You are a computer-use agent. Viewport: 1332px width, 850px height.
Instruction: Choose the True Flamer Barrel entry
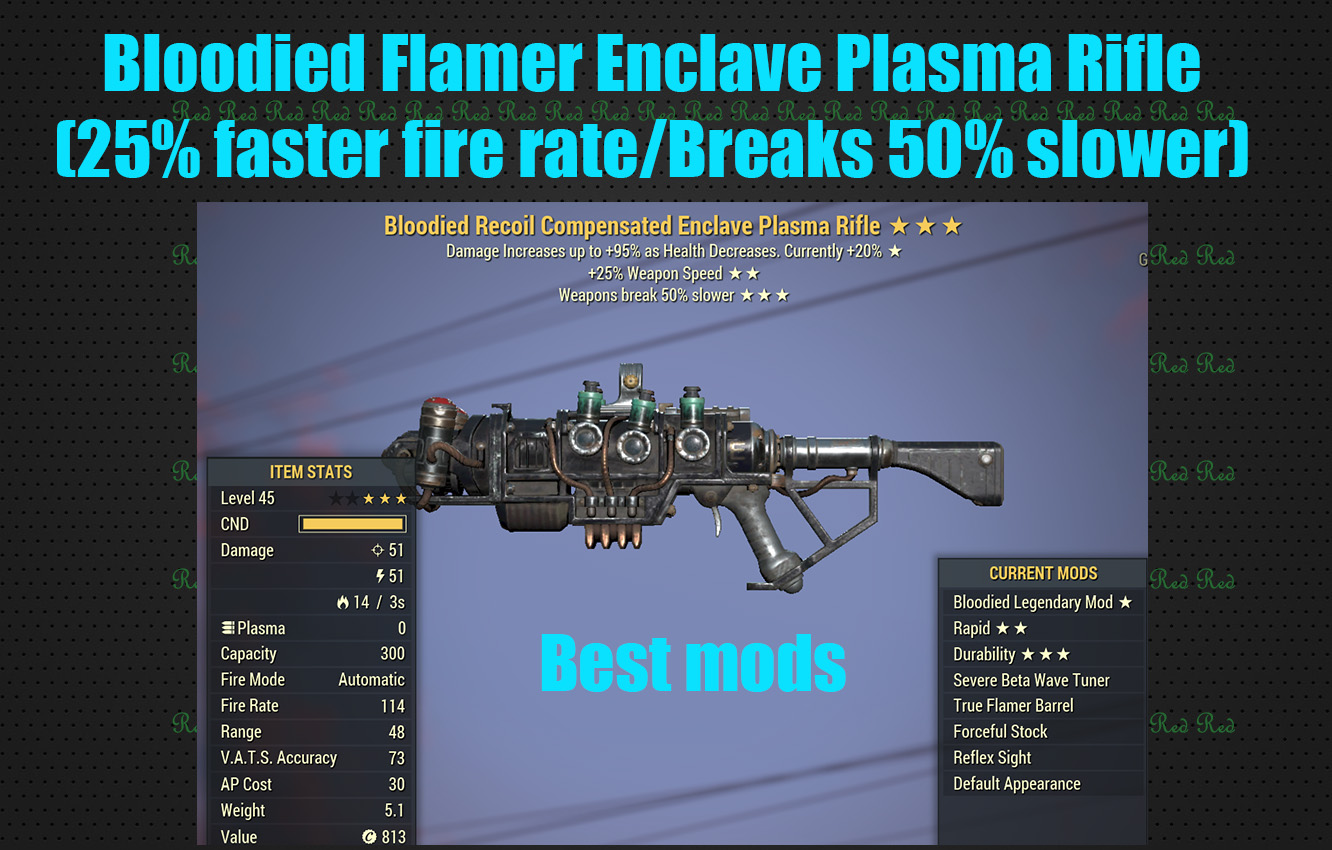click(1016, 705)
